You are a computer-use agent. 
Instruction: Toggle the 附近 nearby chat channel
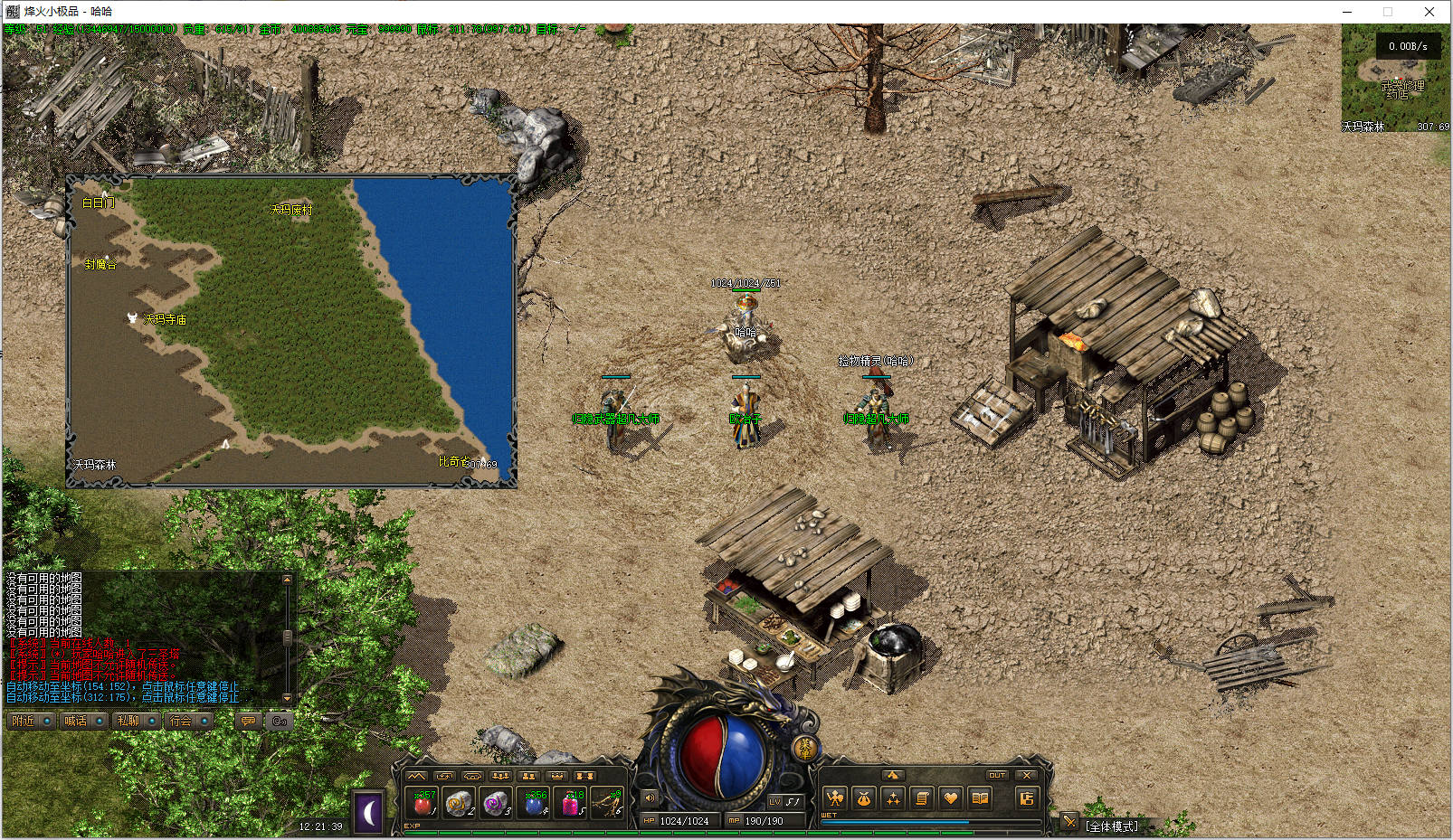[x=31, y=721]
